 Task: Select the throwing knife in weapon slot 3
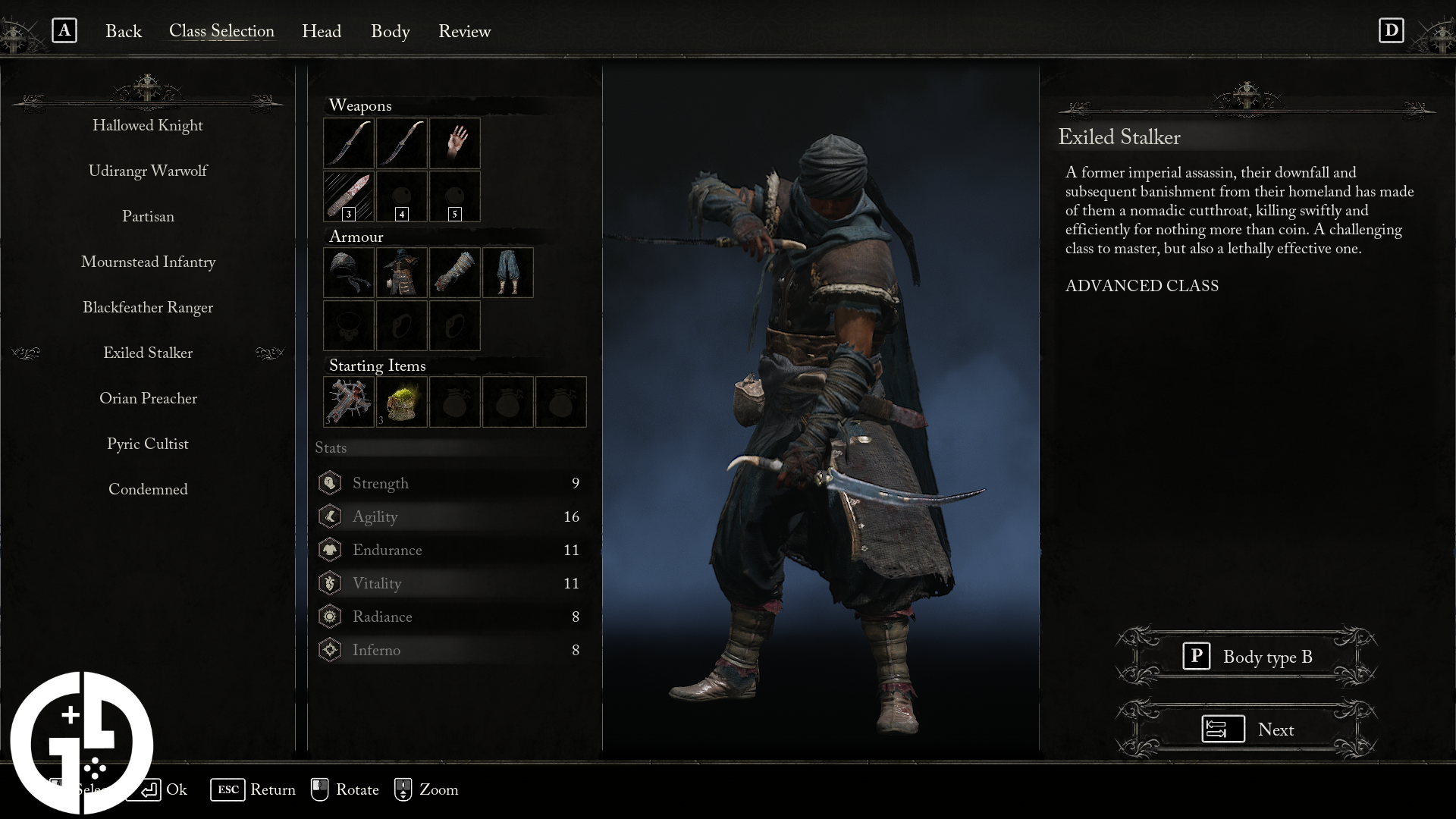pos(348,196)
